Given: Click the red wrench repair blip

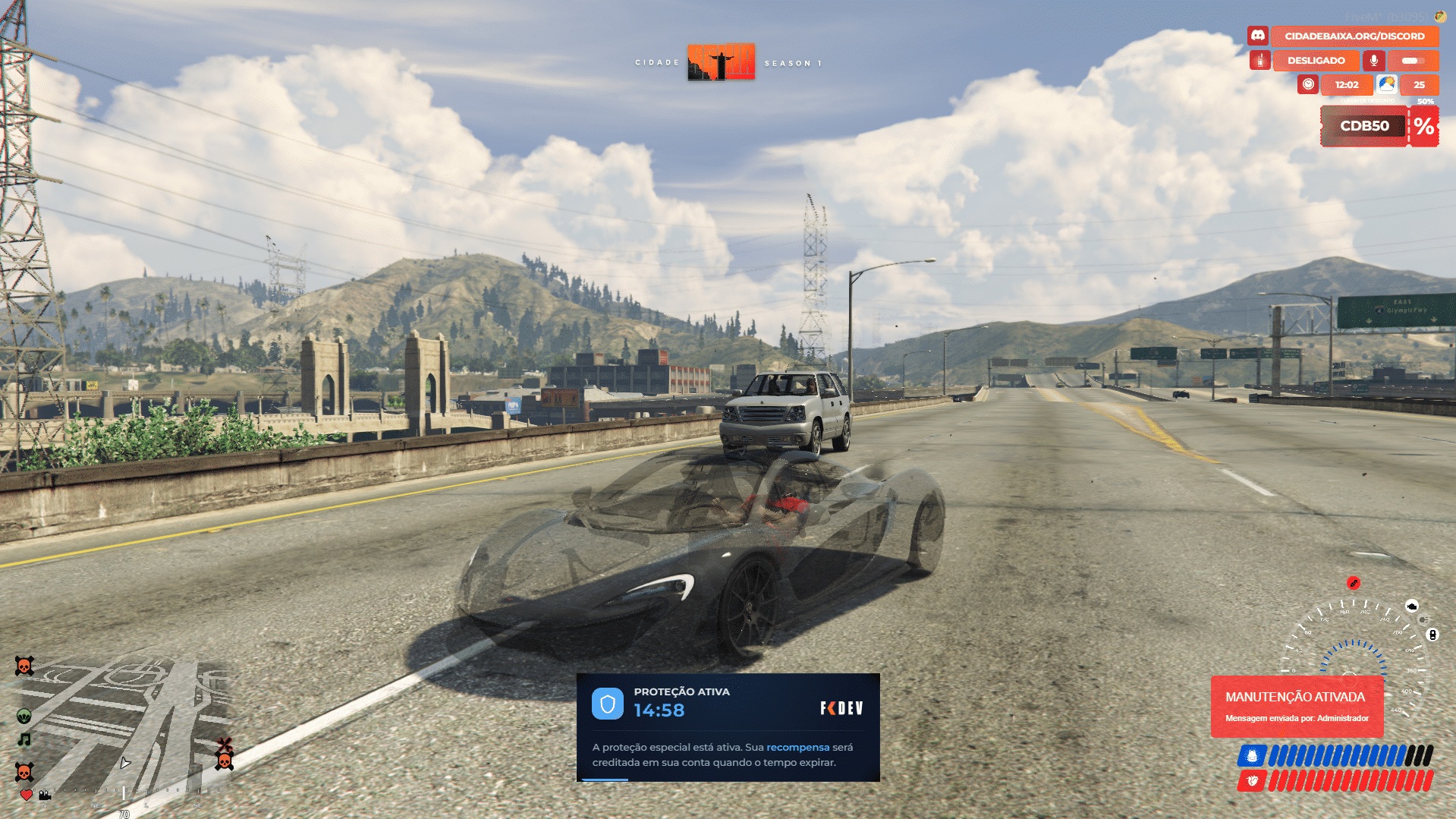Looking at the screenshot, I should [224, 744].
